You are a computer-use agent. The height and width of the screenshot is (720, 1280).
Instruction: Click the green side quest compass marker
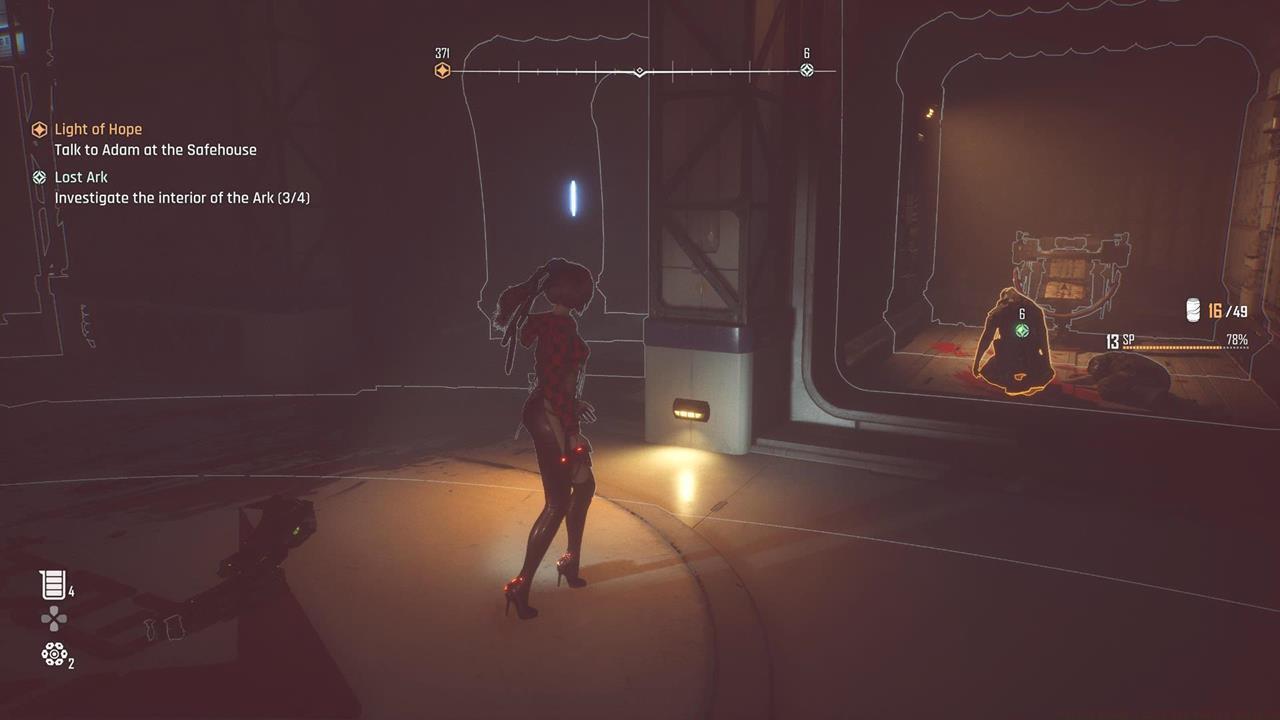coord(807,70)
